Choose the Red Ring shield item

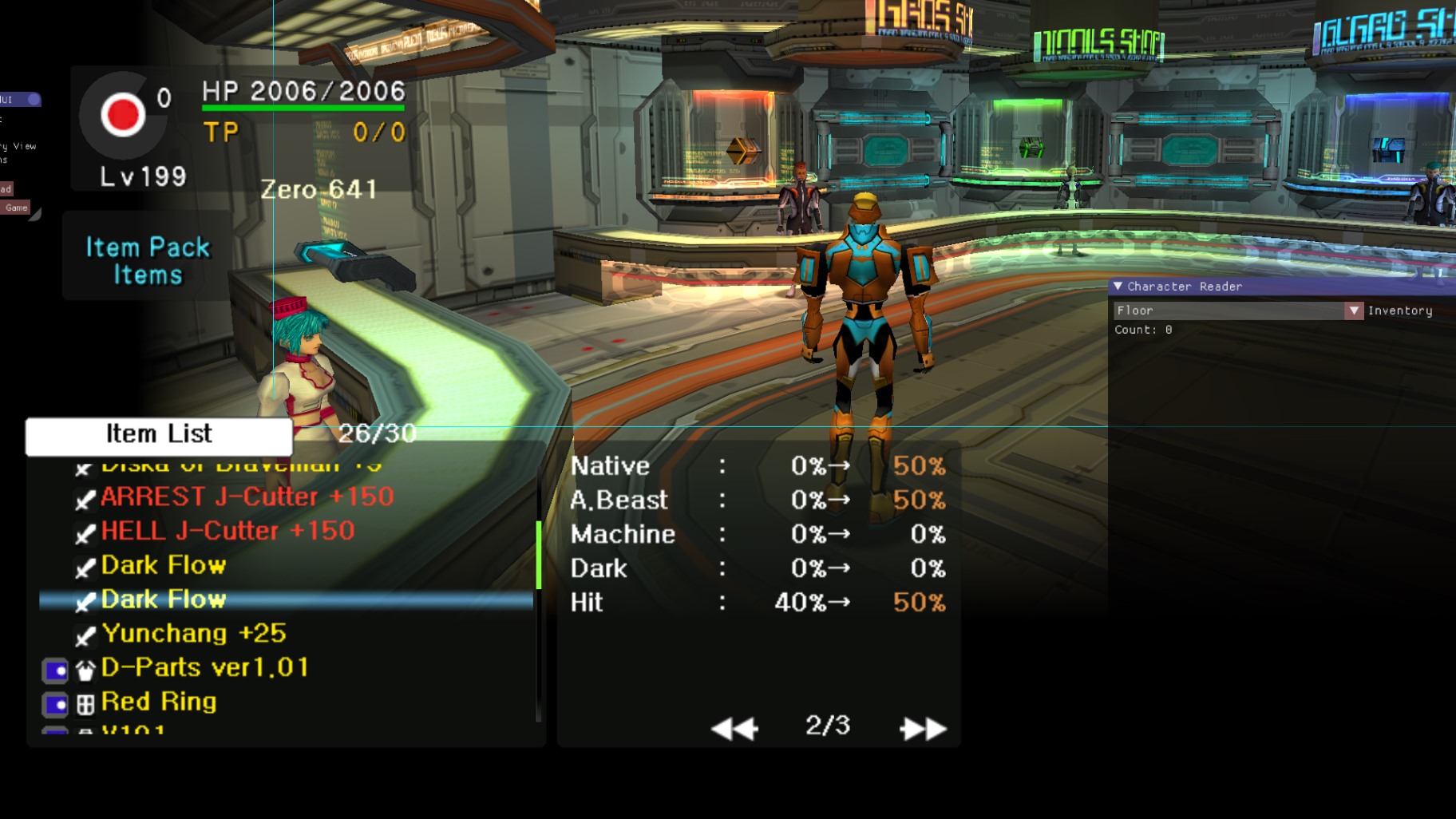(x=159, y=702)
